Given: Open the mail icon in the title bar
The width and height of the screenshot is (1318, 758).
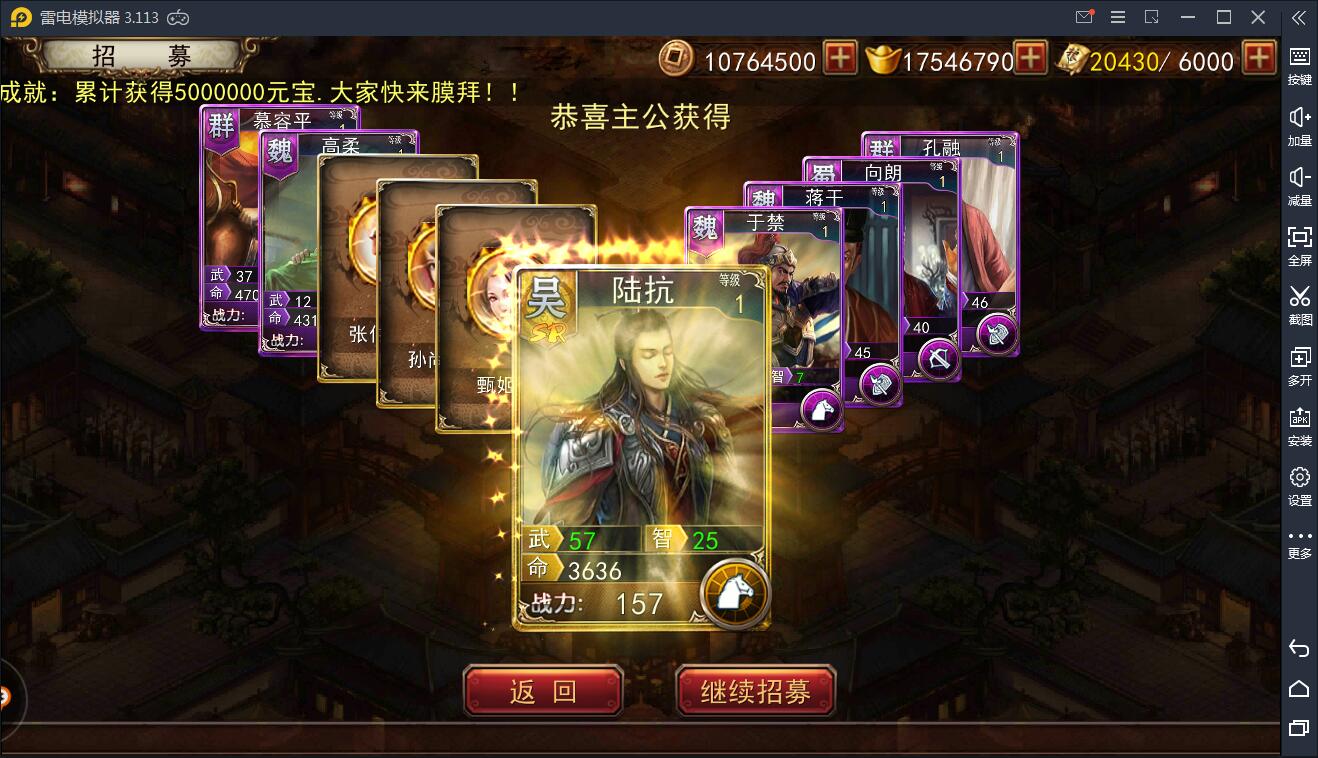Looking at the screenshot, I should tap(1085, 17).
